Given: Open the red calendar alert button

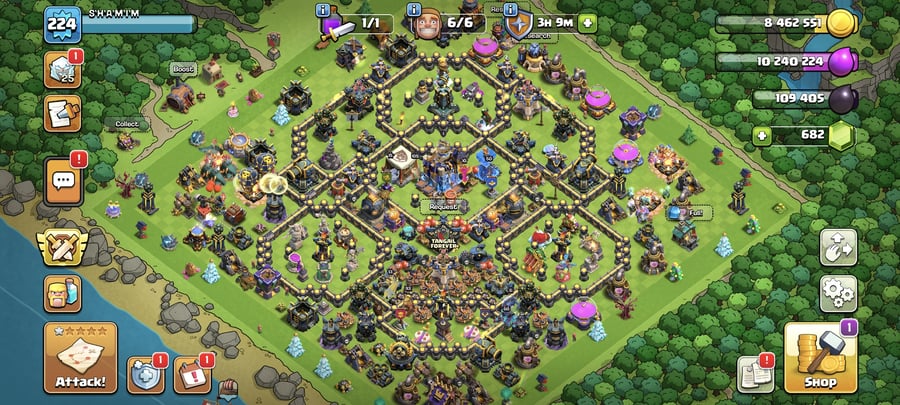Looking at the screenshot, I should pyautogui.click(x=190, y=375).
